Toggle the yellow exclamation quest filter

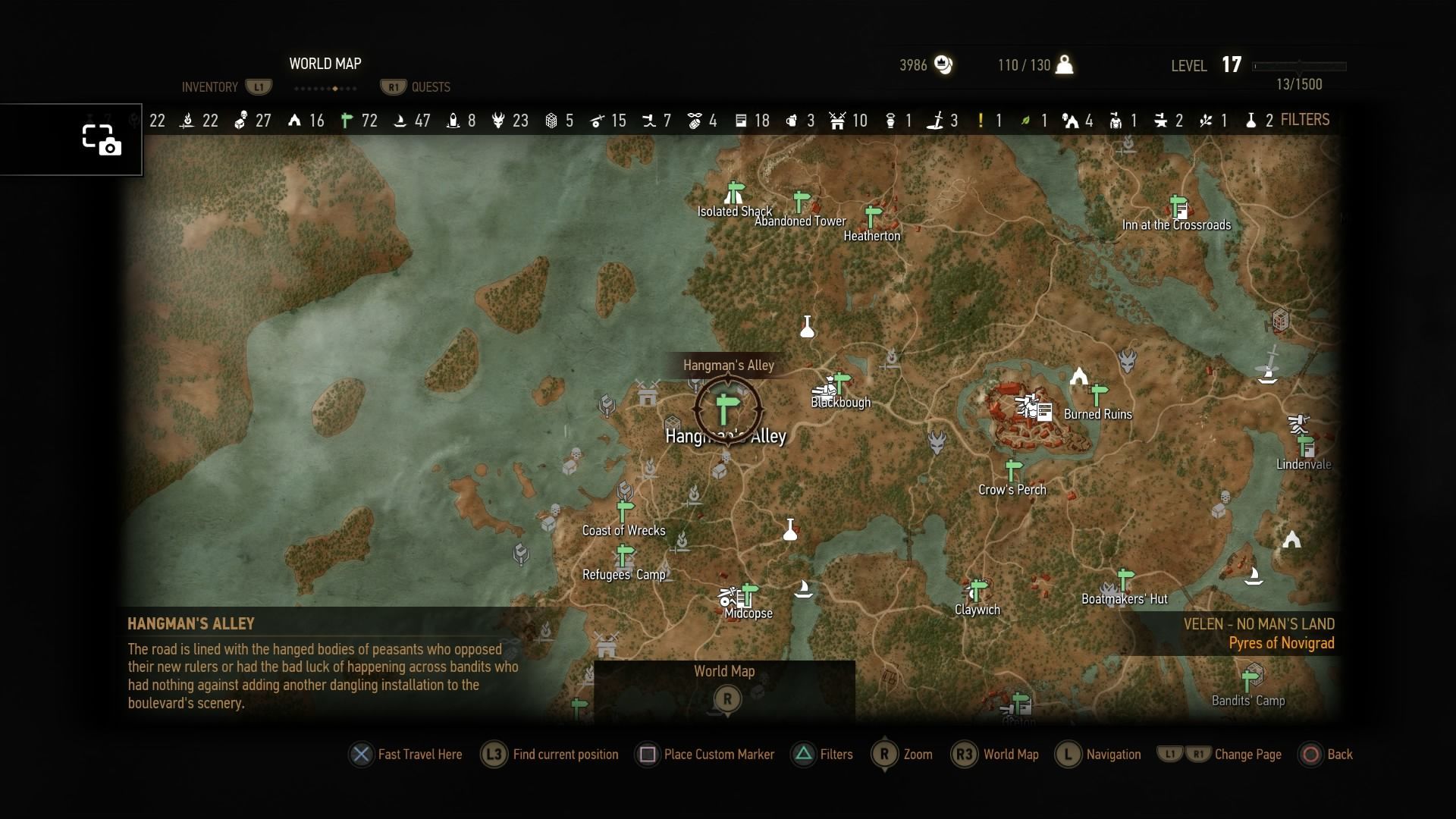983,120
